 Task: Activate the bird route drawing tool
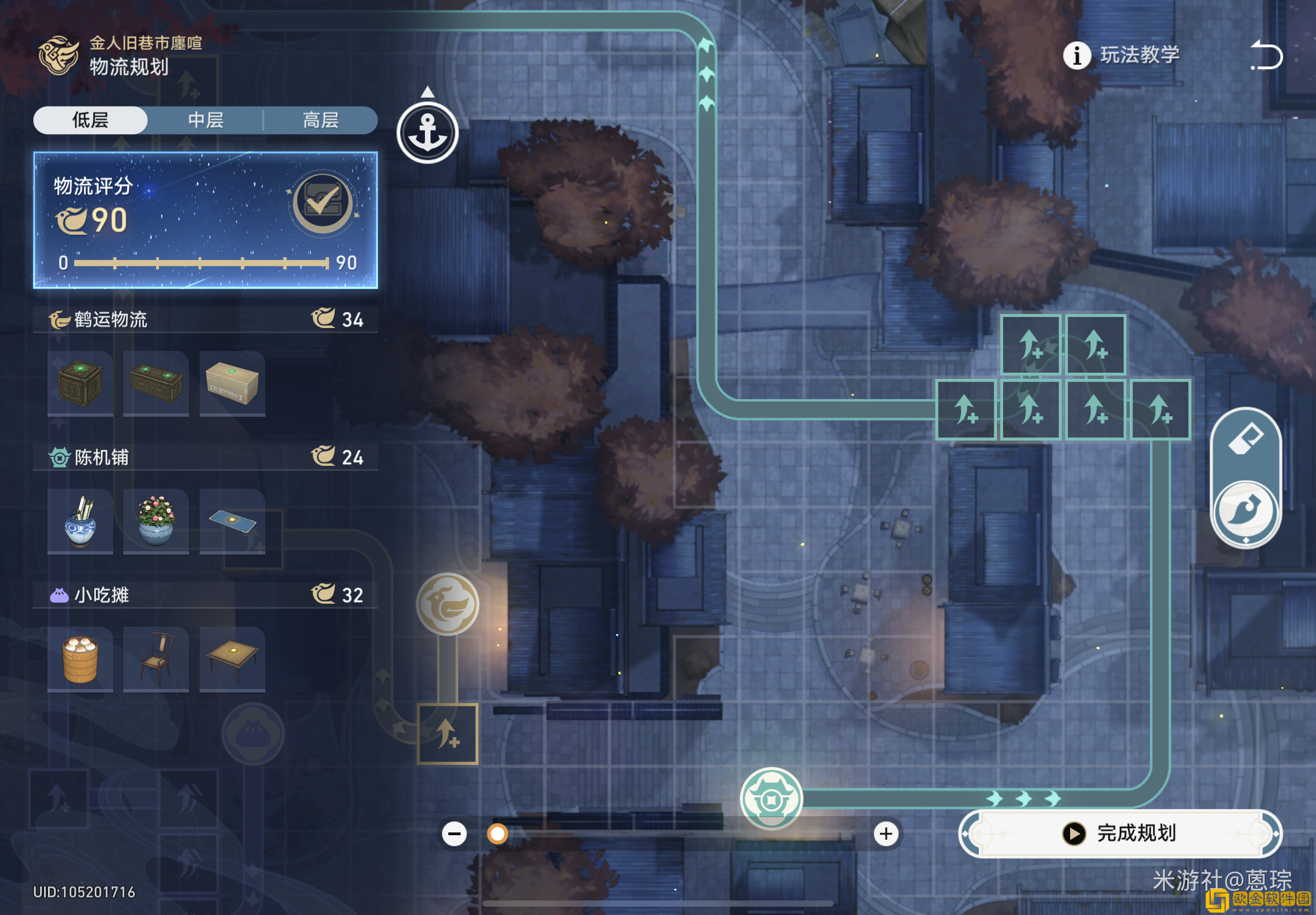[x=1246, y=511]
